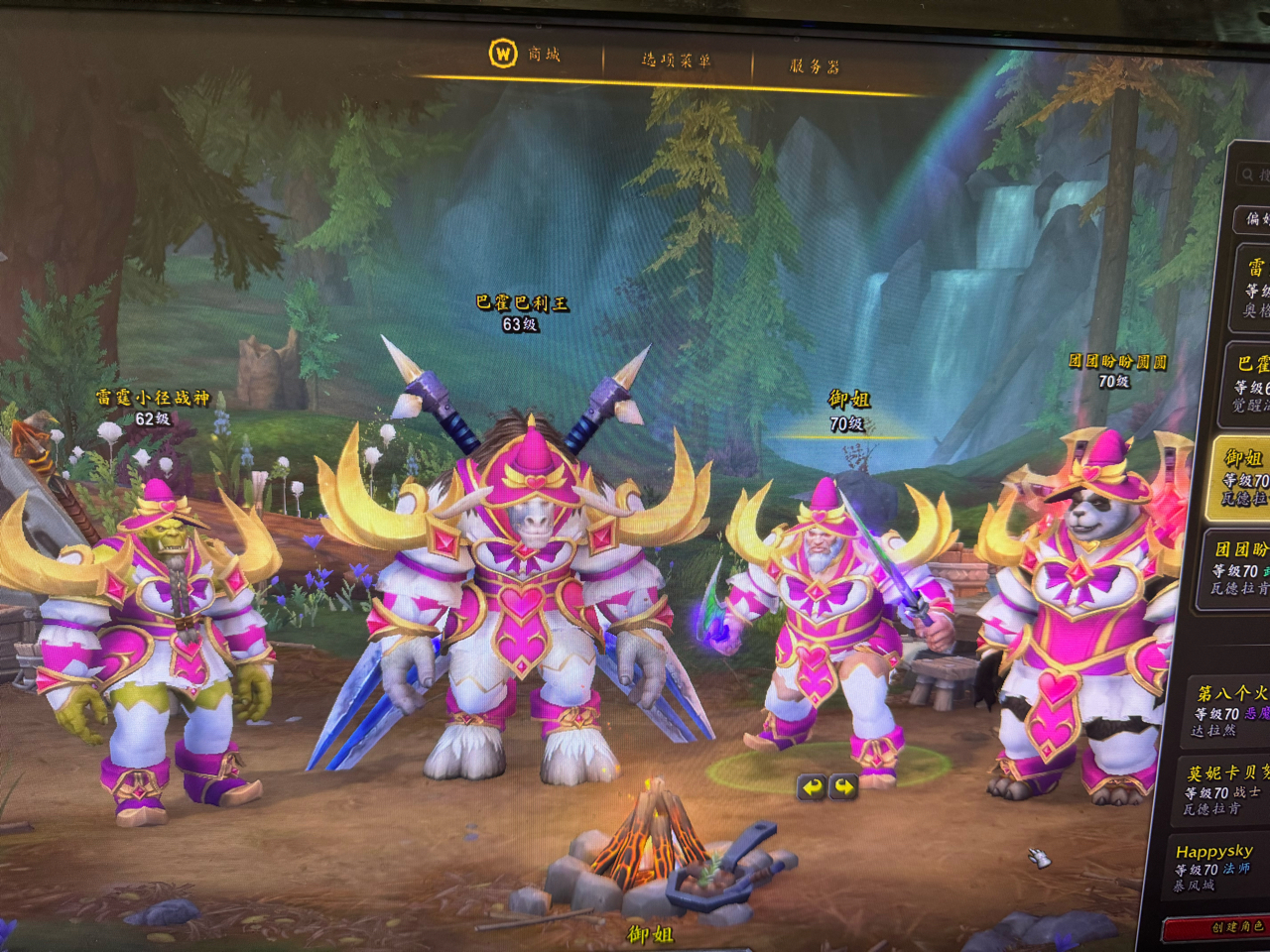Select the 御姐 entry in character list
This screenshot has width=1270, height=952.
click(x=1242, y=477)
